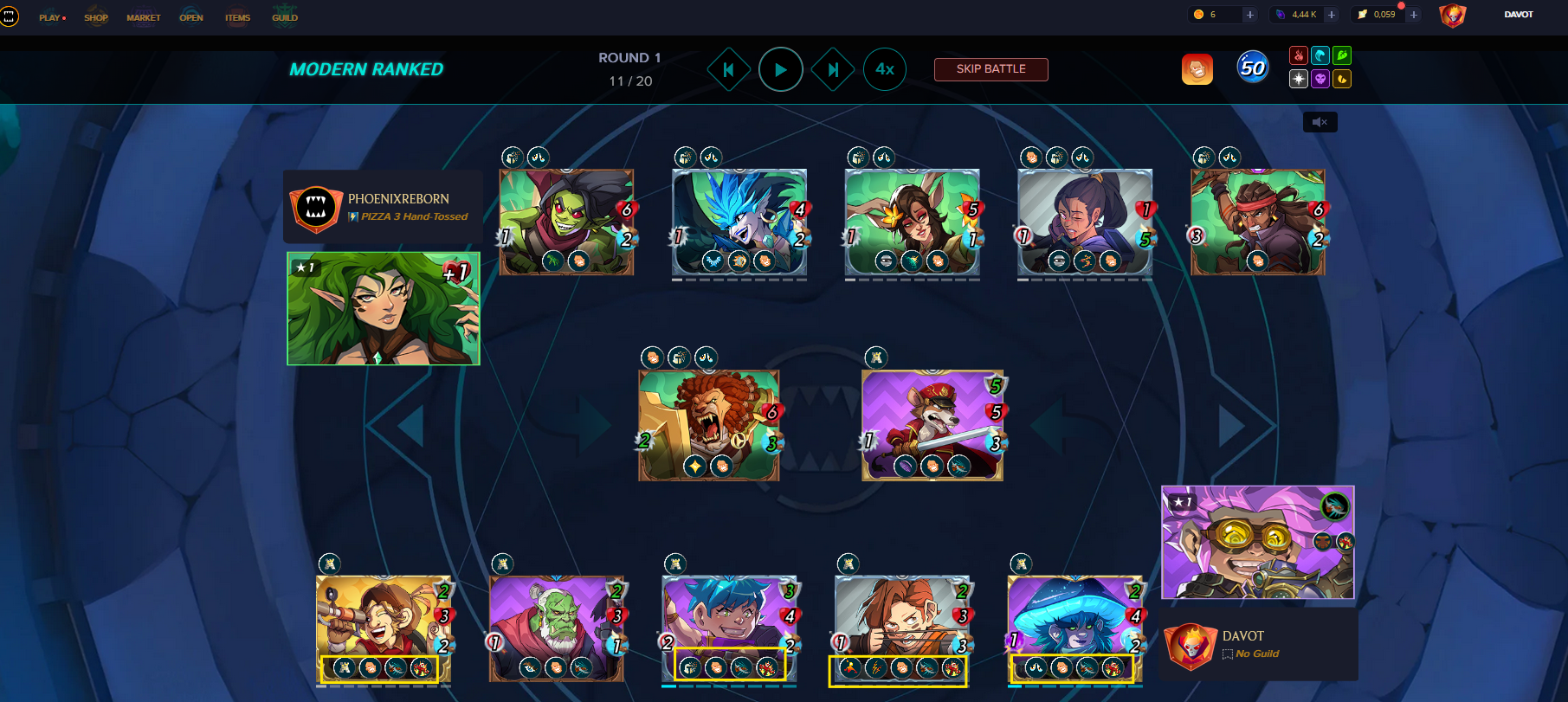Select the Life splinter star icon

coord(1298,79)
